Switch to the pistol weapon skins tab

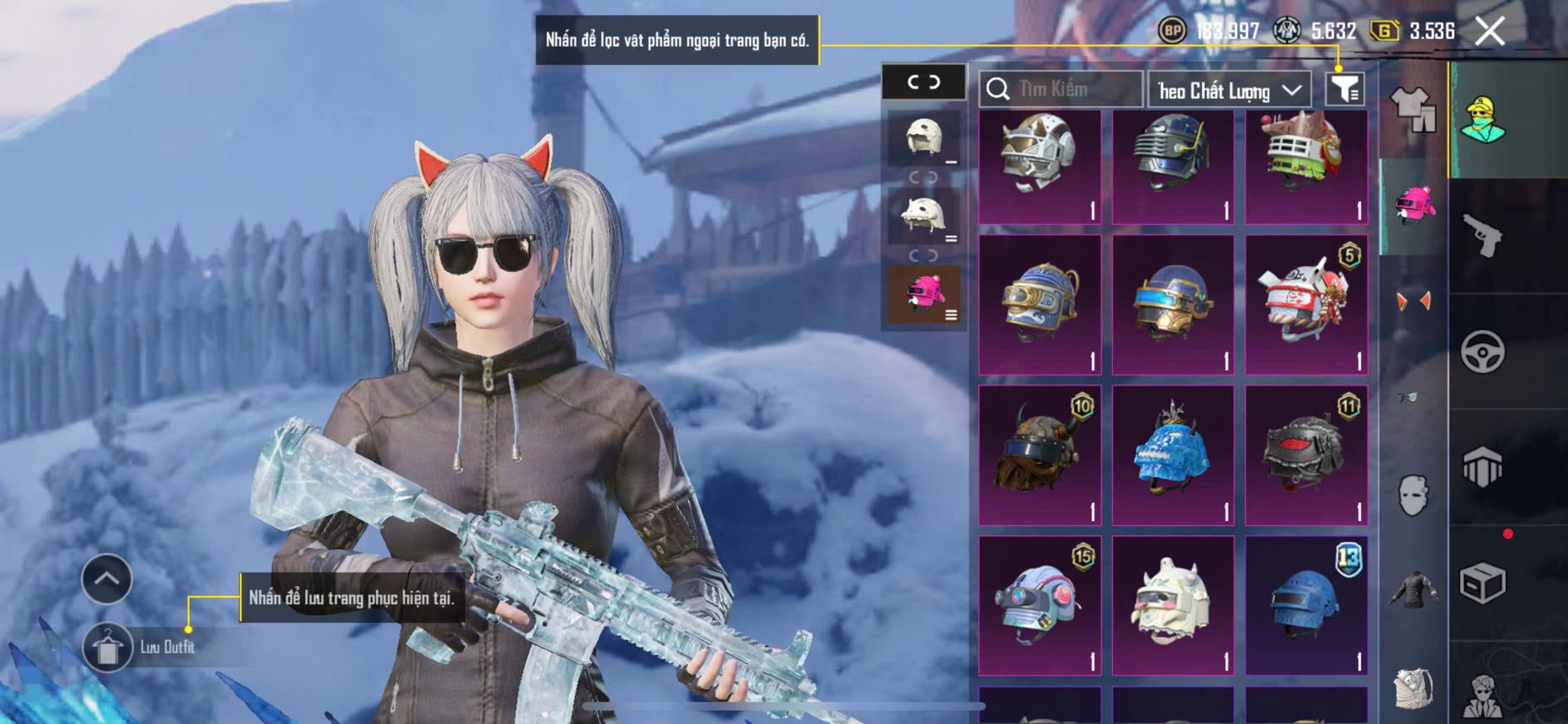tap(1482, 236)
